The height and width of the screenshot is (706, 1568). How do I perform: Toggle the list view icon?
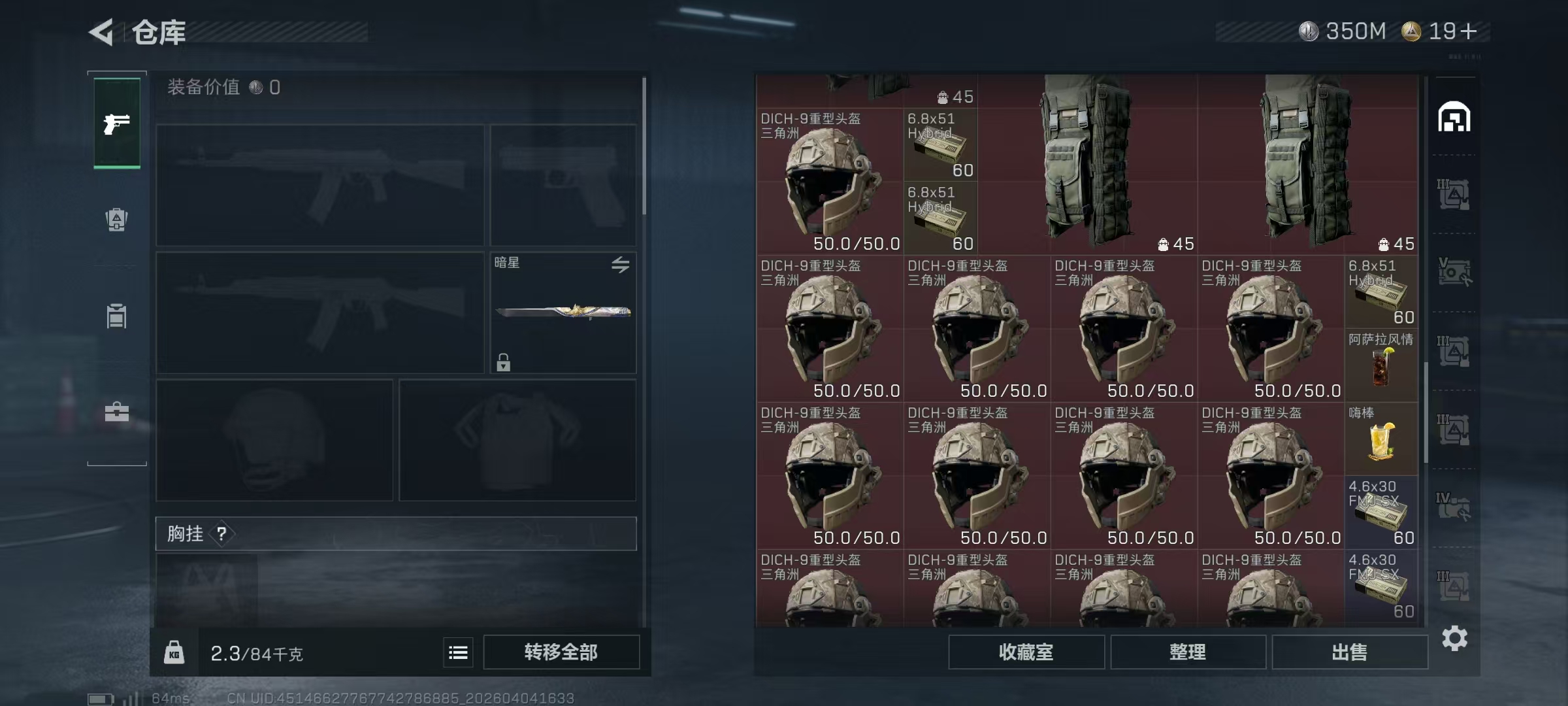coord(458,652)
